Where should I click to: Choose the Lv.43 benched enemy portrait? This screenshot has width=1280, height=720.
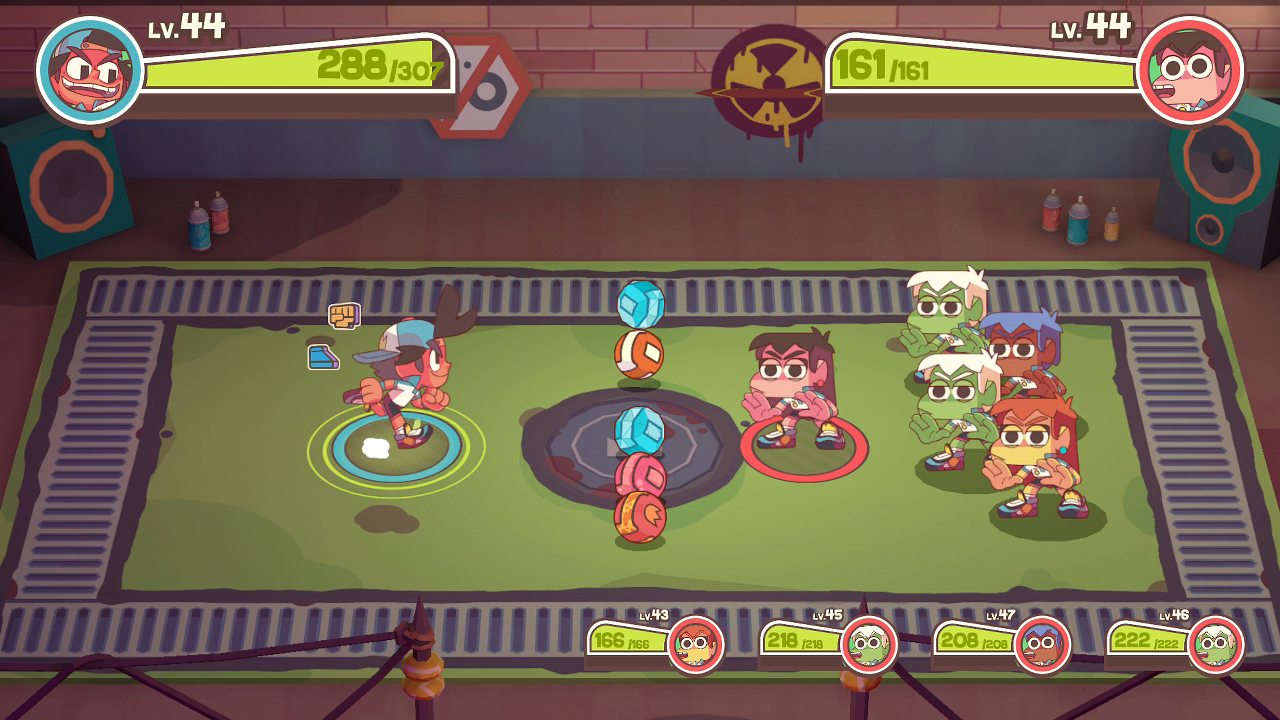pyautogui.click(x=696, y=644)
